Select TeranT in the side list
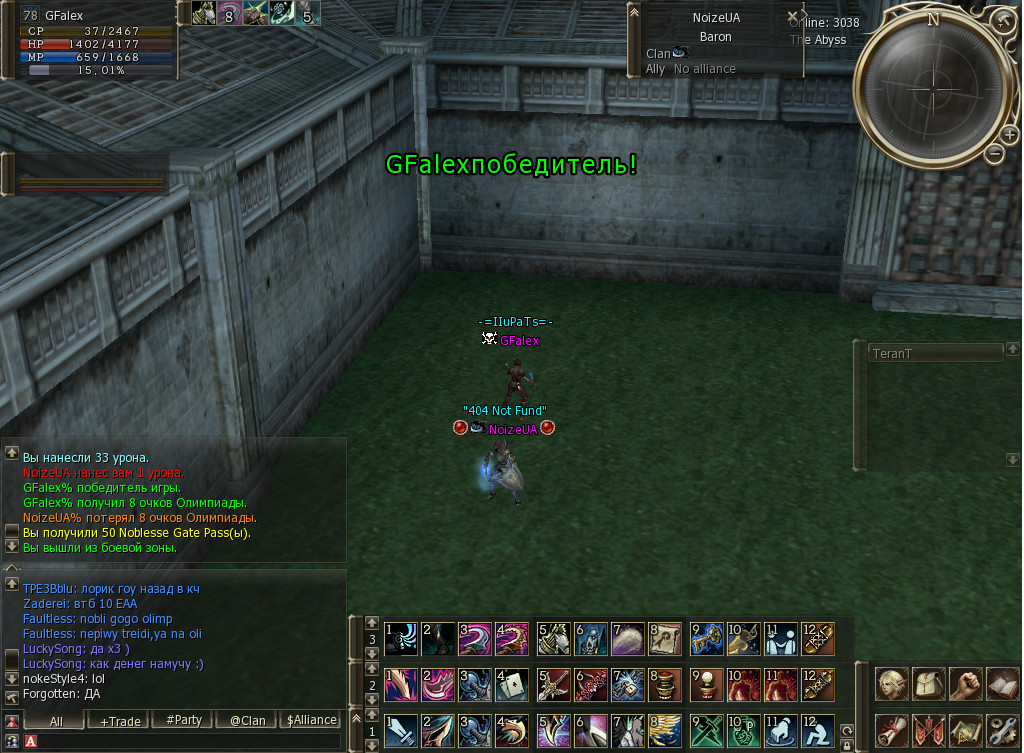The height and width of the screenshot is (753, 1024). pyautogui.click(x=936, y=353)
